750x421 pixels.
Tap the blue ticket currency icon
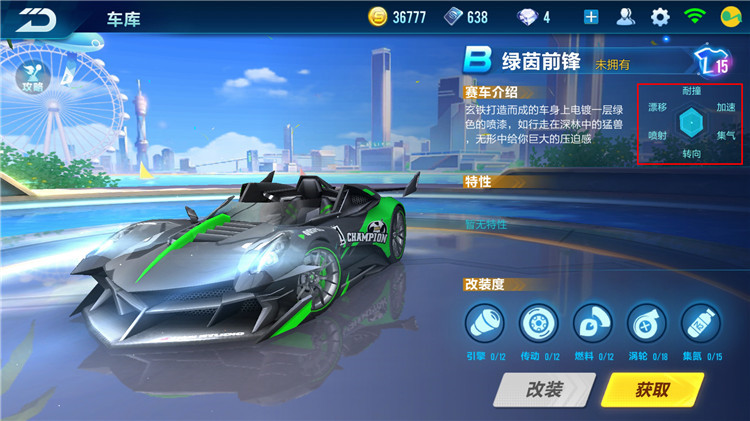(x=453, y=17)
